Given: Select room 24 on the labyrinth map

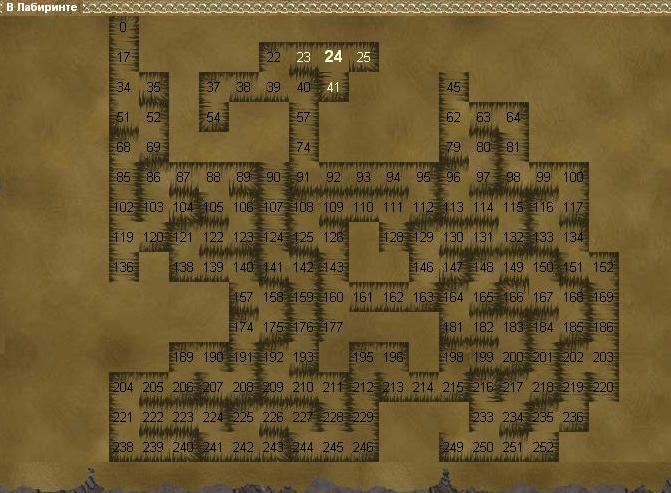Looking at the screenshot, I should 333,57.
